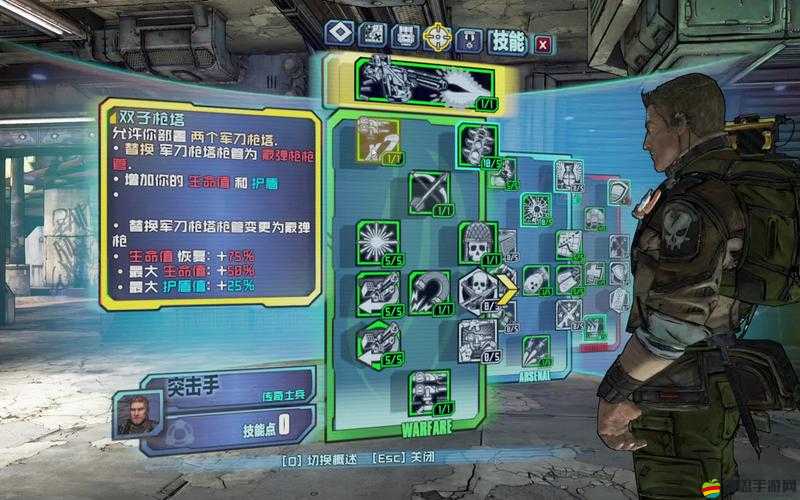
Task: Open the backpack inventory tab
Action: (404, 37)
